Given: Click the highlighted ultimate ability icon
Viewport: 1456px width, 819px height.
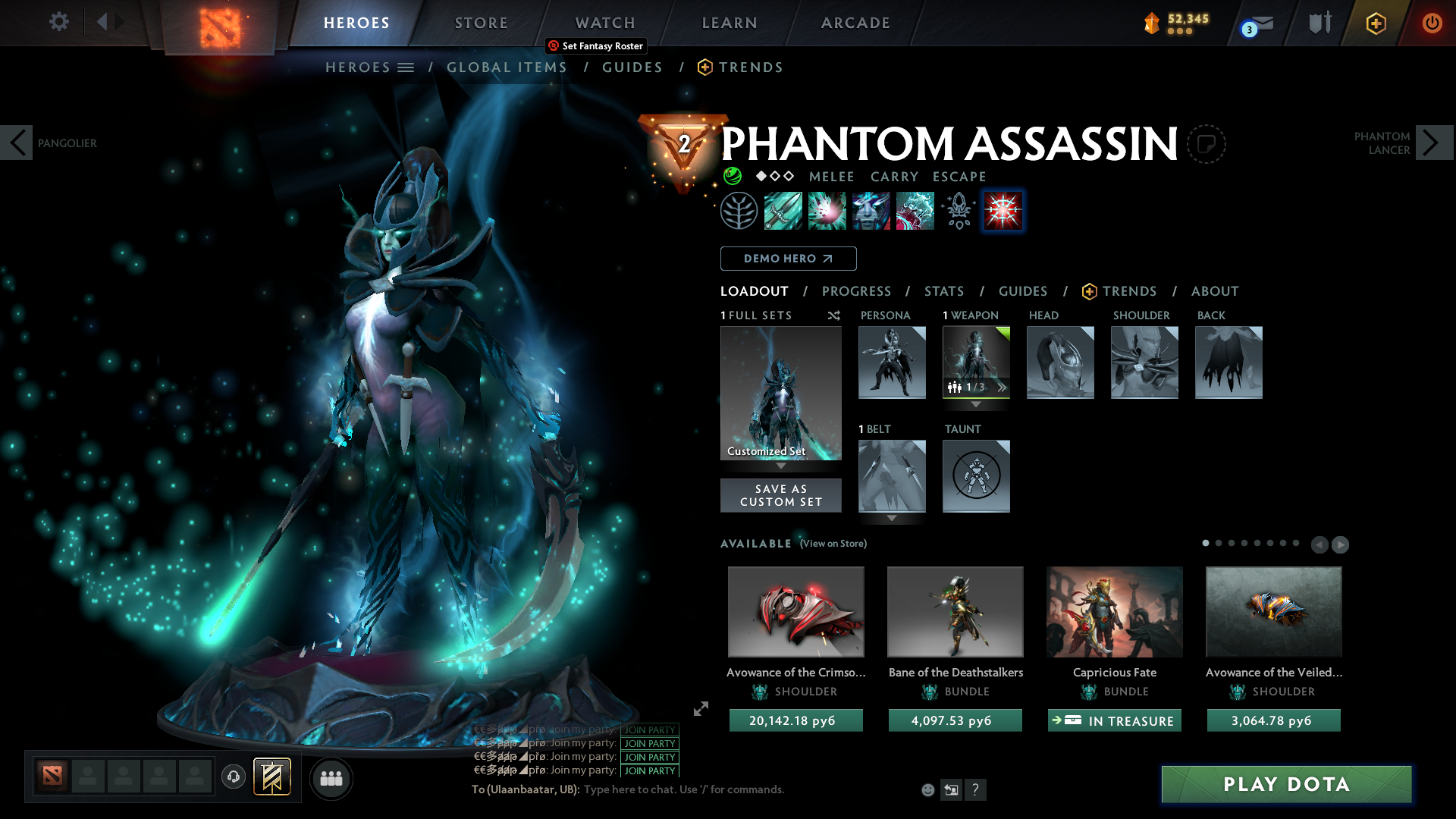Looking at the screenshot, I should [x=1003, y=211].
